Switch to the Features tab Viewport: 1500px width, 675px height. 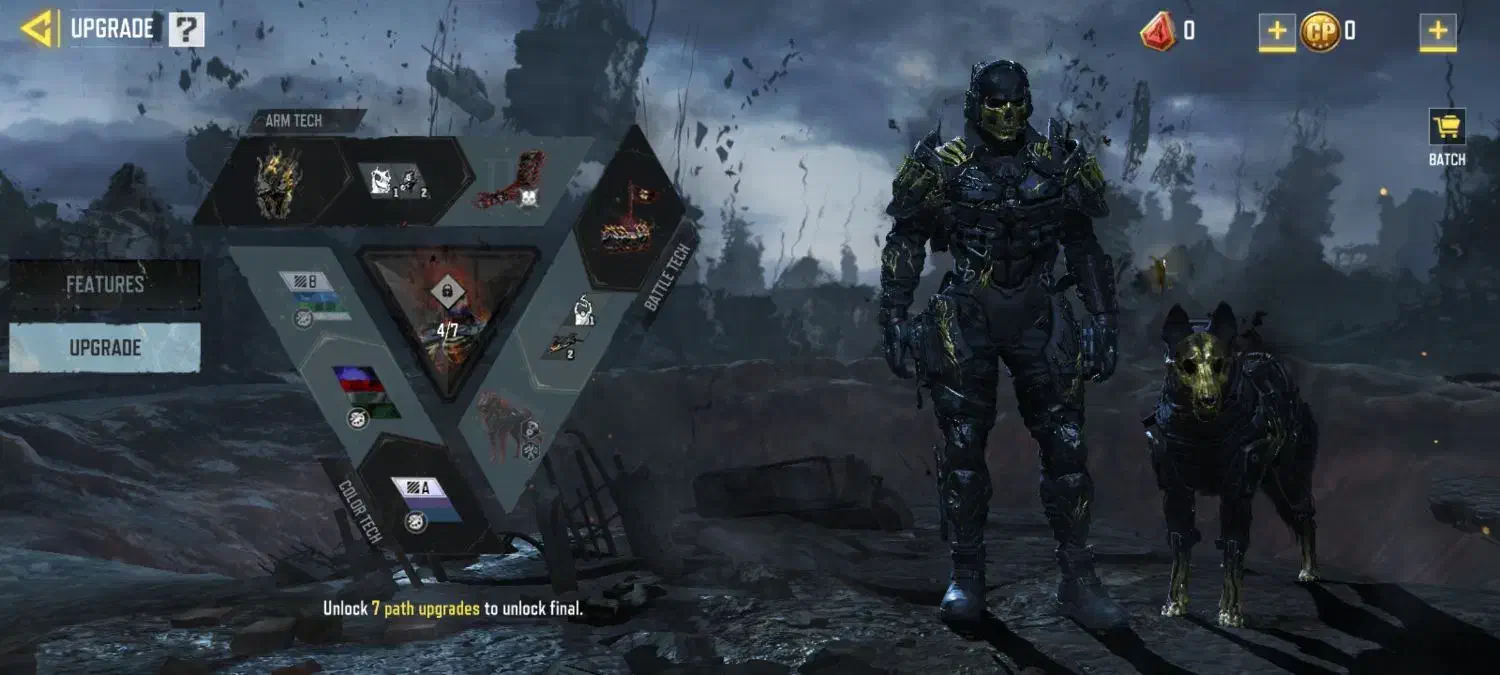(105, 284)
